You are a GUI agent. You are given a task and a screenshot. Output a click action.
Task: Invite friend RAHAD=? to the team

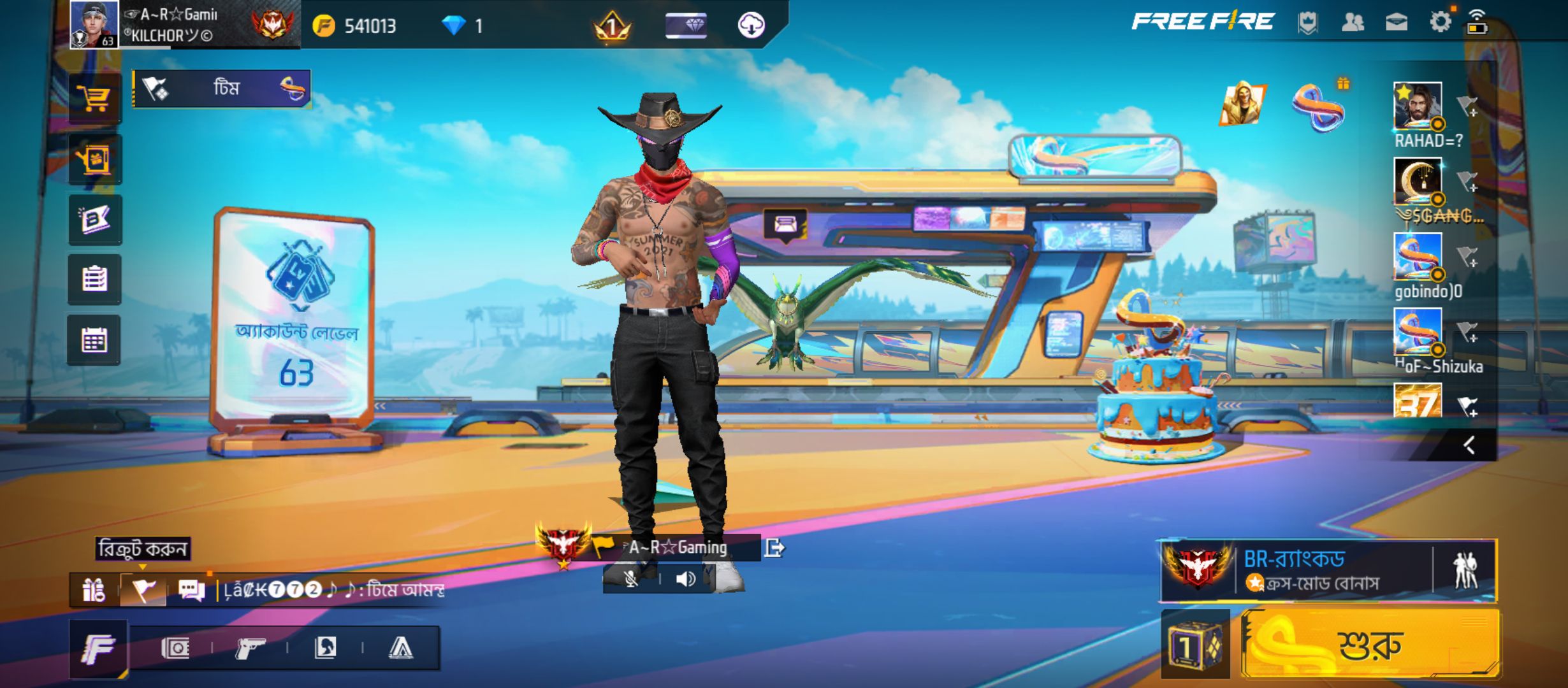click(x=1467, y=107)
